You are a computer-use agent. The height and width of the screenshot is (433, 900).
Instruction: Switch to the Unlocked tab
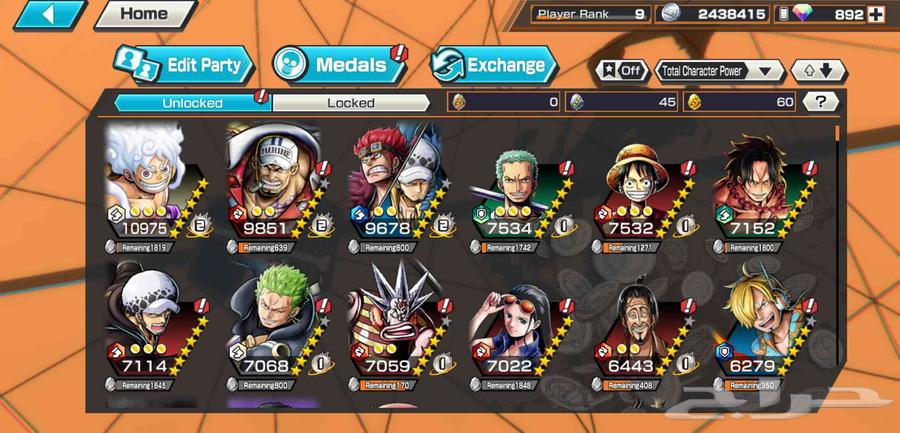[192, 102]
